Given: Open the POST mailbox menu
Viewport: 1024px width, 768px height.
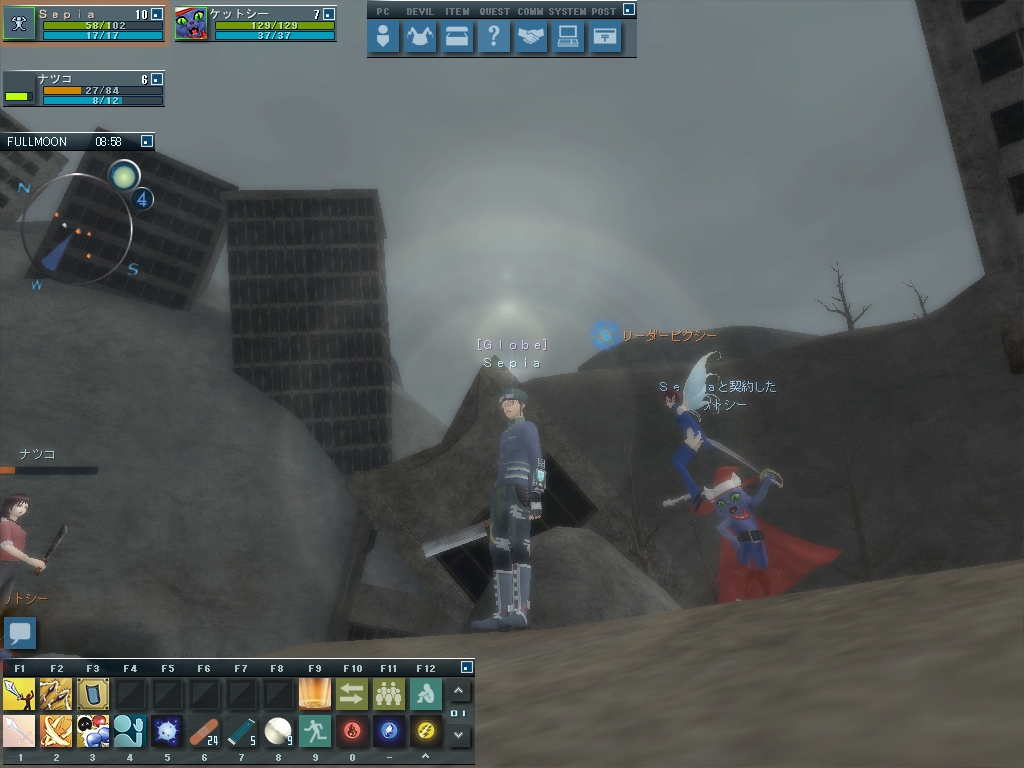Looking at the screenshot, I should (x=605, y=37).
